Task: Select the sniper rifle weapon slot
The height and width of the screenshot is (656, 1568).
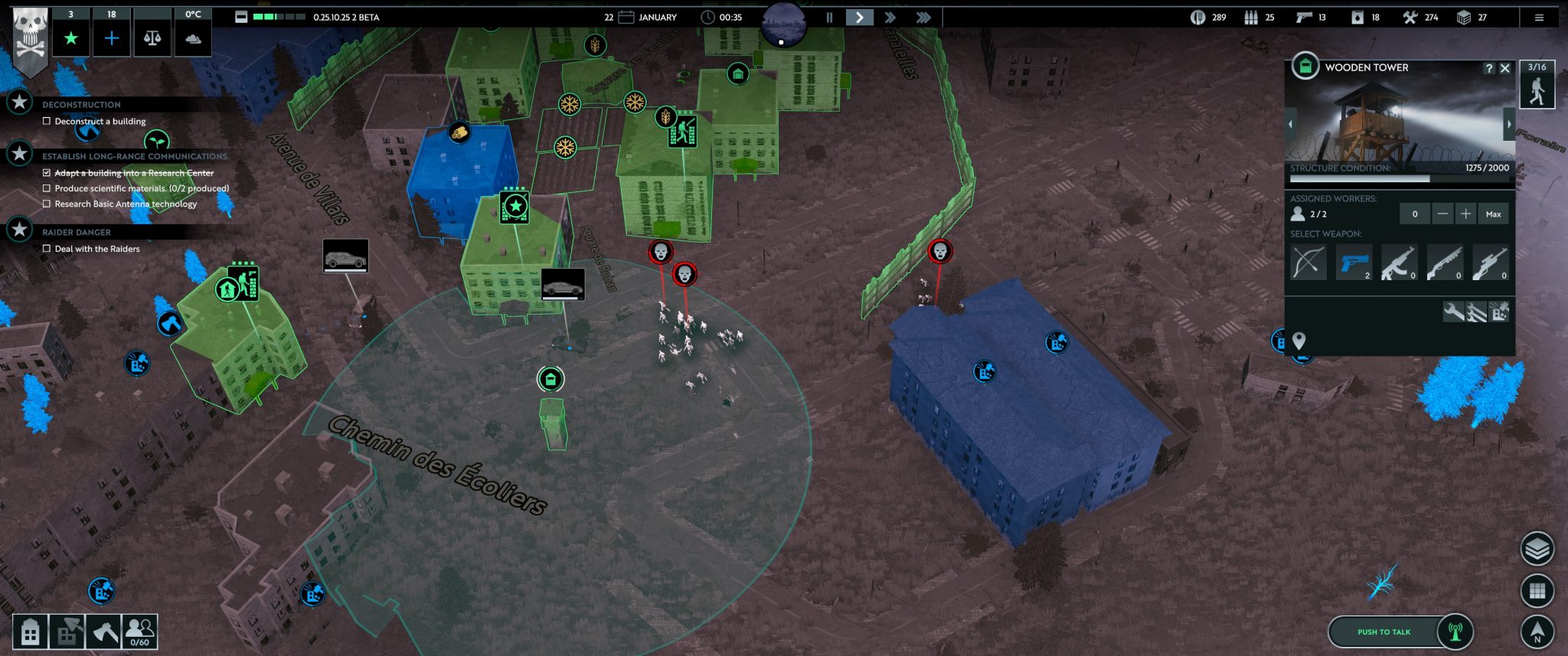Action: click(x=1490, y=263)
